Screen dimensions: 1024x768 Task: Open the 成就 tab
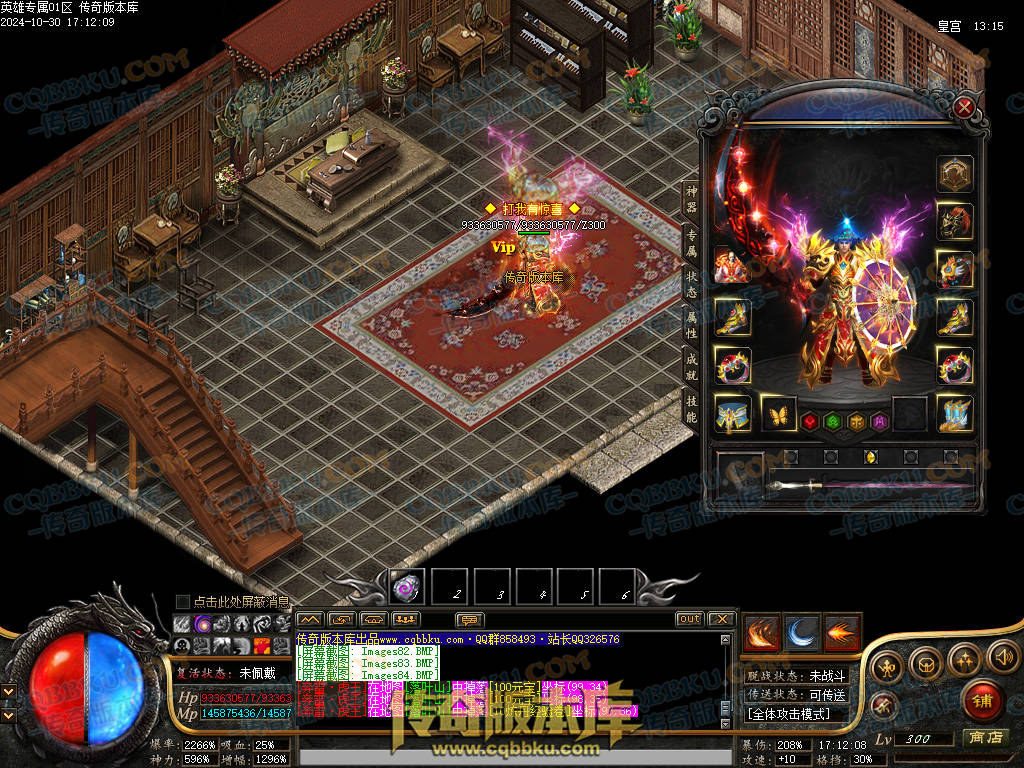point(691,367)
